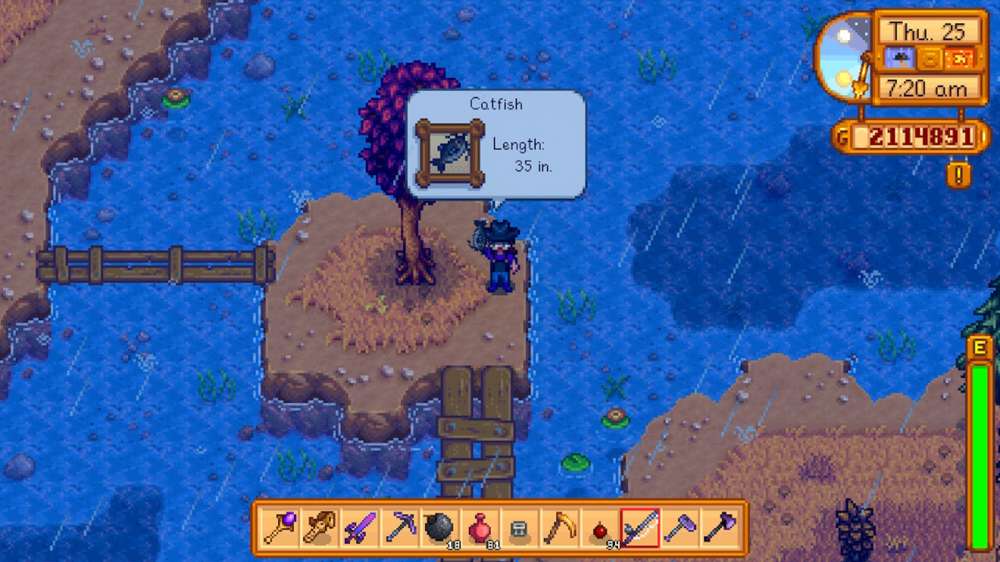Viewport: 1000px width, 562px height.
Task: Choose the black bomb stack slot
Action: click(440, 527)
